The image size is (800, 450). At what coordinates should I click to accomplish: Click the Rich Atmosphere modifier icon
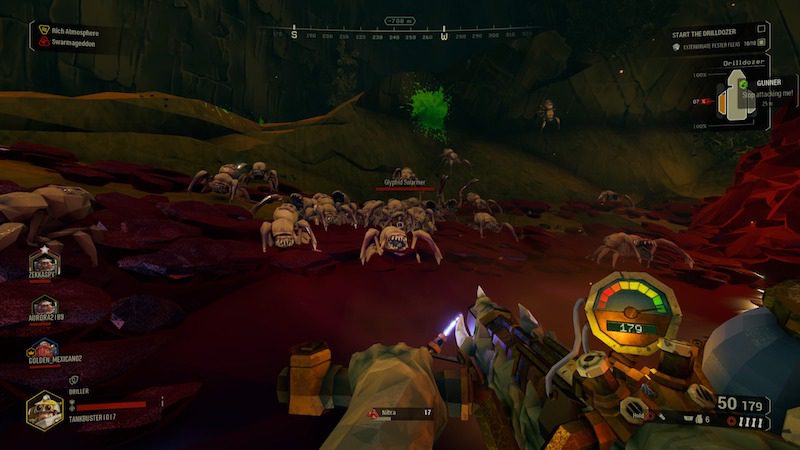coord(44,30)
